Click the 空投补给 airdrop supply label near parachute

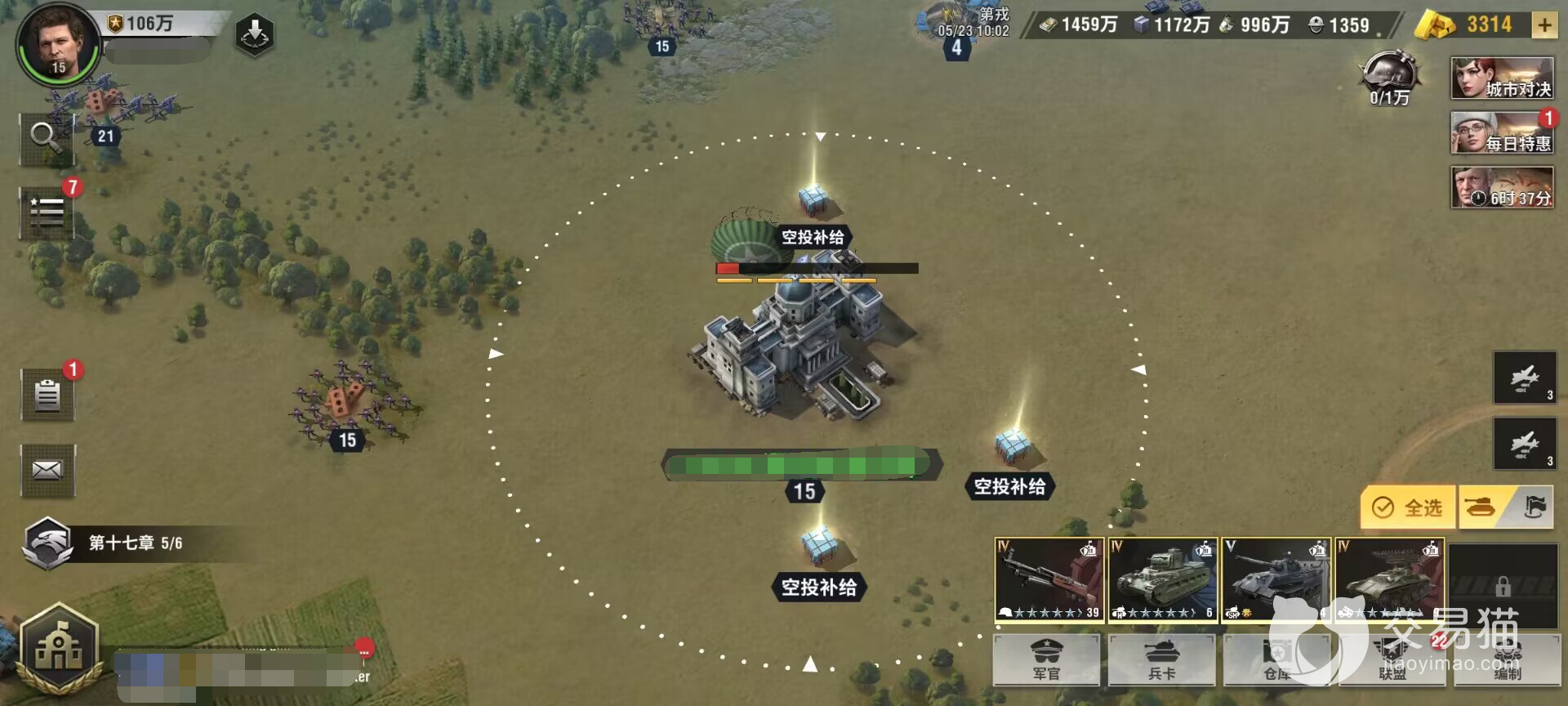(x=813, y=238)
